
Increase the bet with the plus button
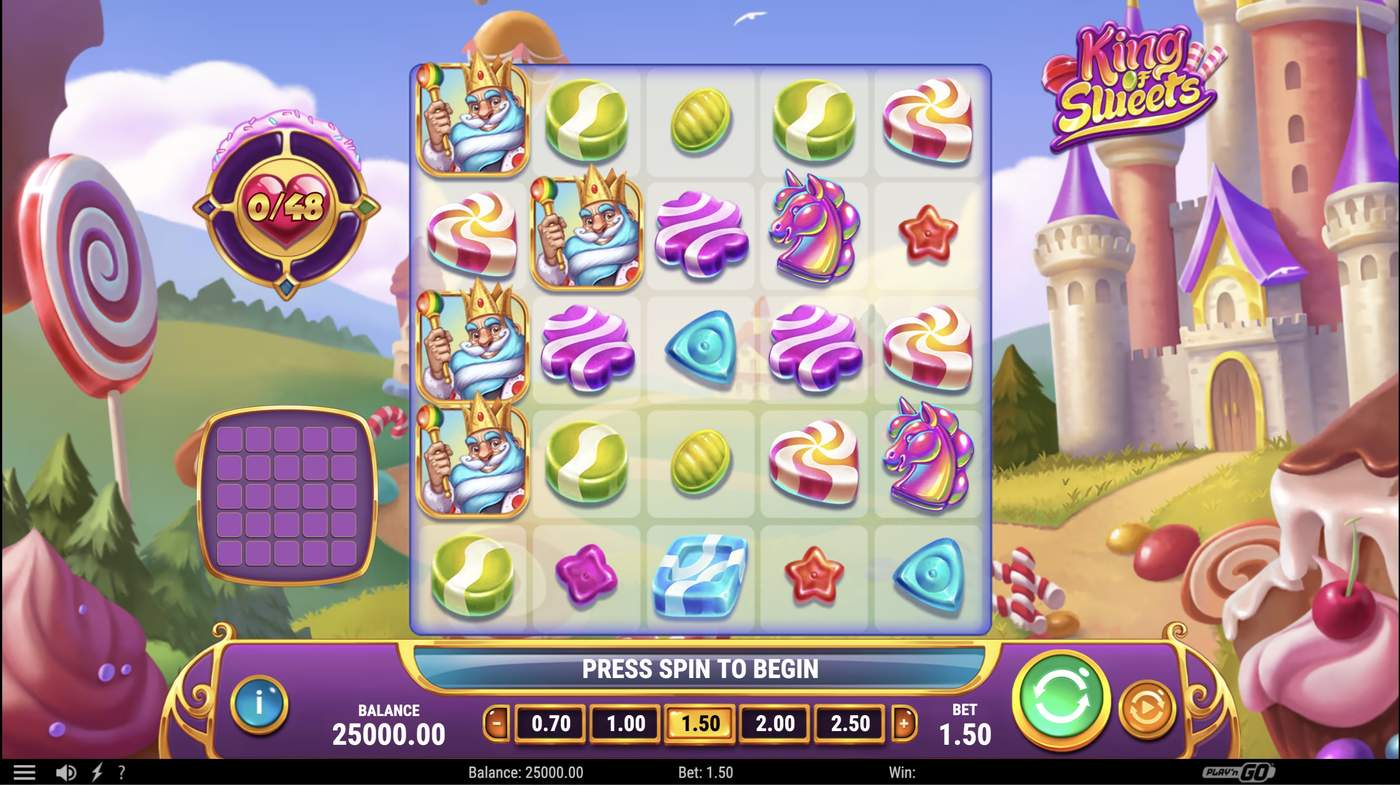(x=903, y=722)
